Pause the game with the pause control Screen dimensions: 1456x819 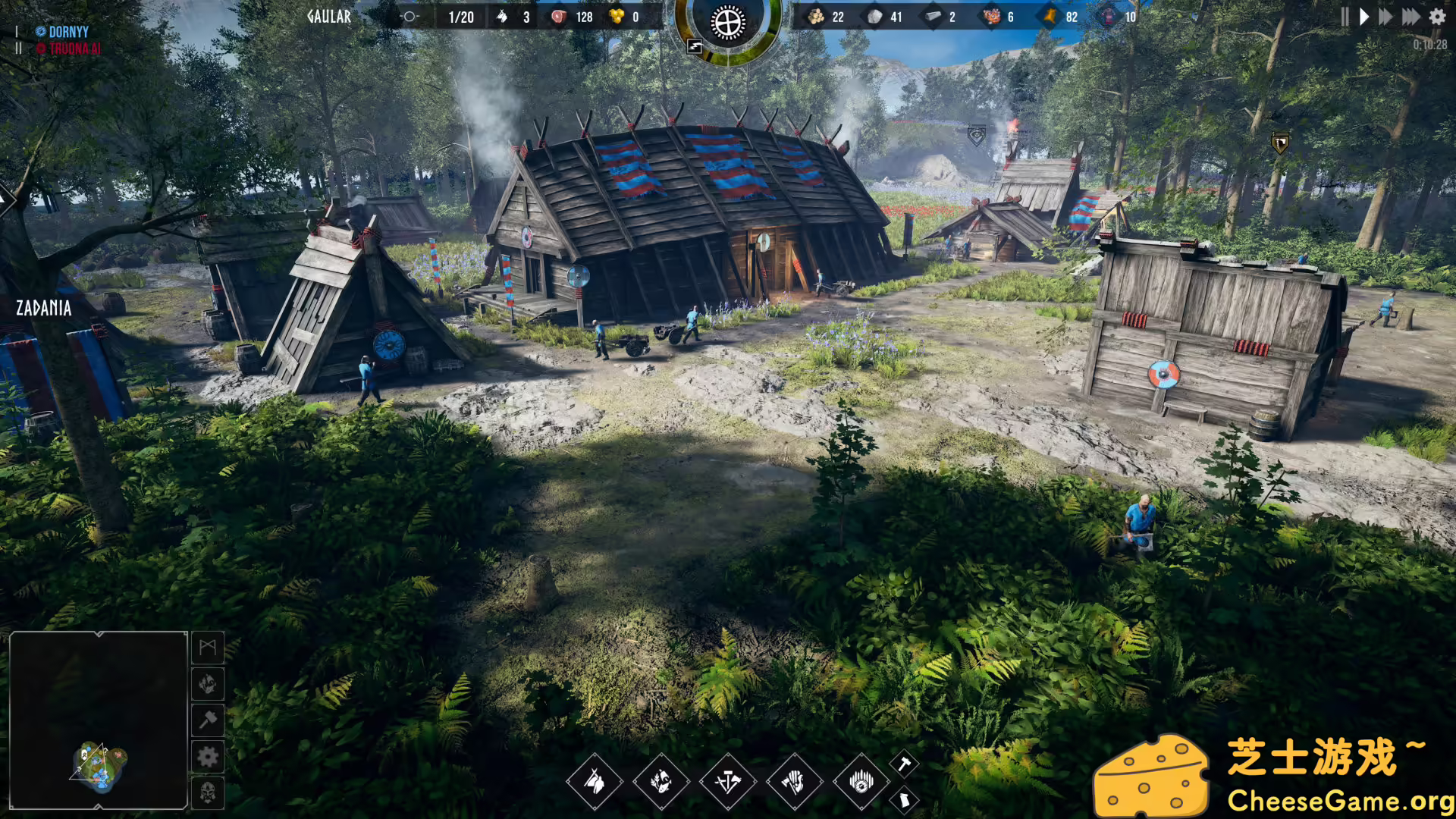pos(1344,16)
